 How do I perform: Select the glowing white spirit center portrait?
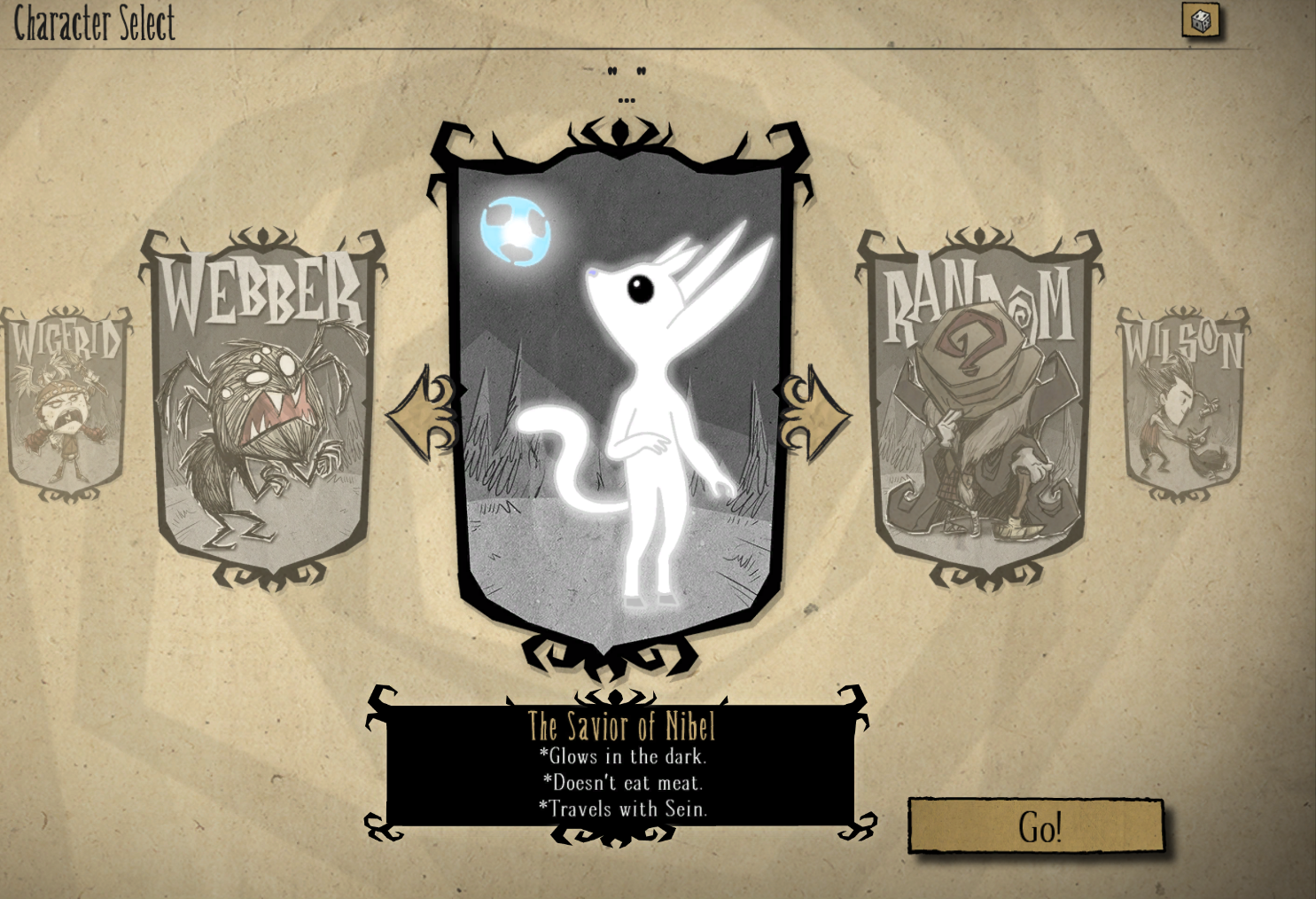point(619,399)
